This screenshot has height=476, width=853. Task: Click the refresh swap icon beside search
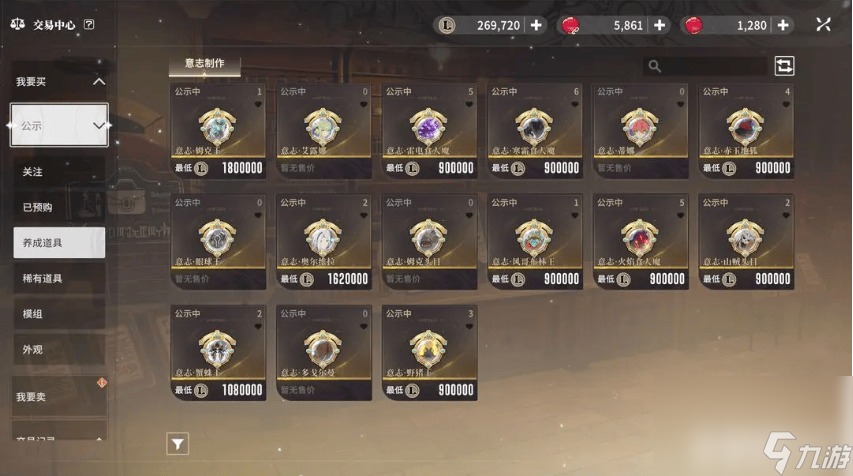784,66
